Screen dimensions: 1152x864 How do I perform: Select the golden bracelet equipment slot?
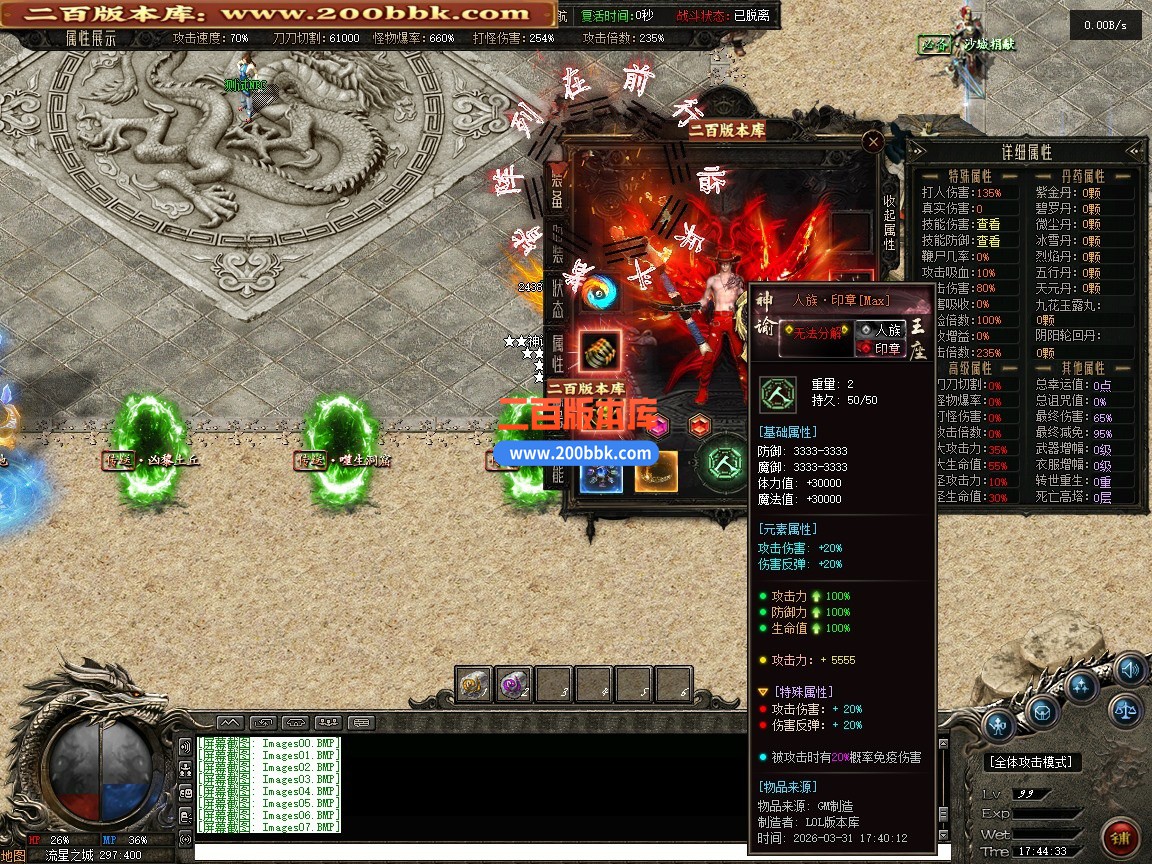pos(600,350)
